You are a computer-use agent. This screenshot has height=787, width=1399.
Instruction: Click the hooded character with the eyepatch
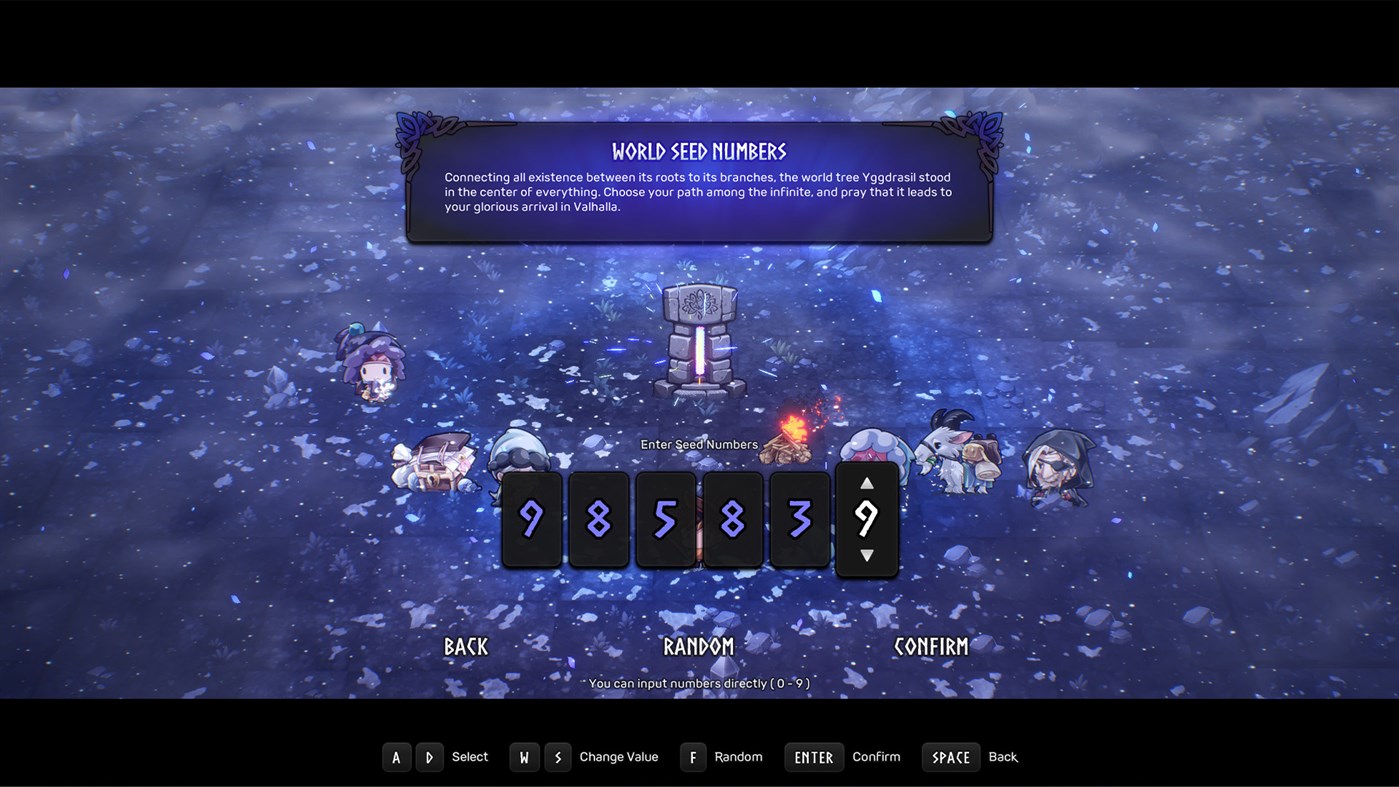pyautogui.click(x=1060, y=465)
